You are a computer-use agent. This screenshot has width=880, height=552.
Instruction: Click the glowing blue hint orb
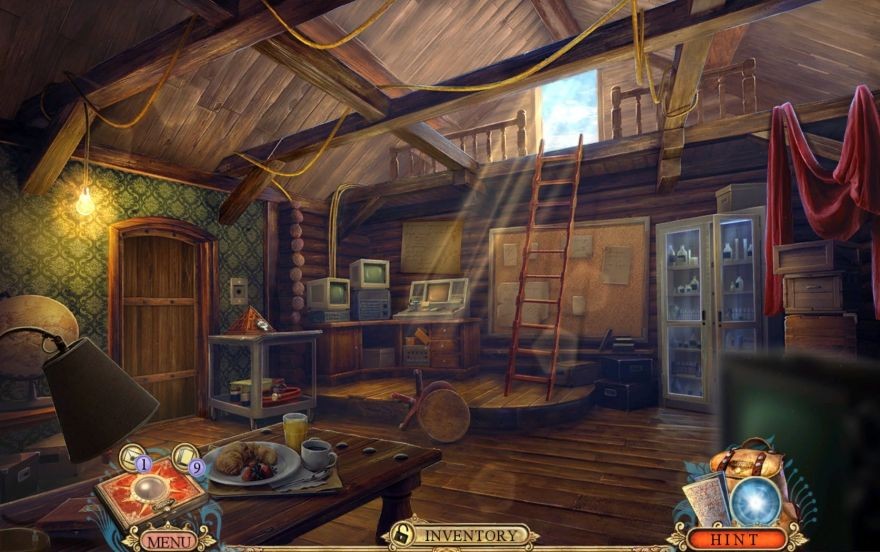point(755,499)
